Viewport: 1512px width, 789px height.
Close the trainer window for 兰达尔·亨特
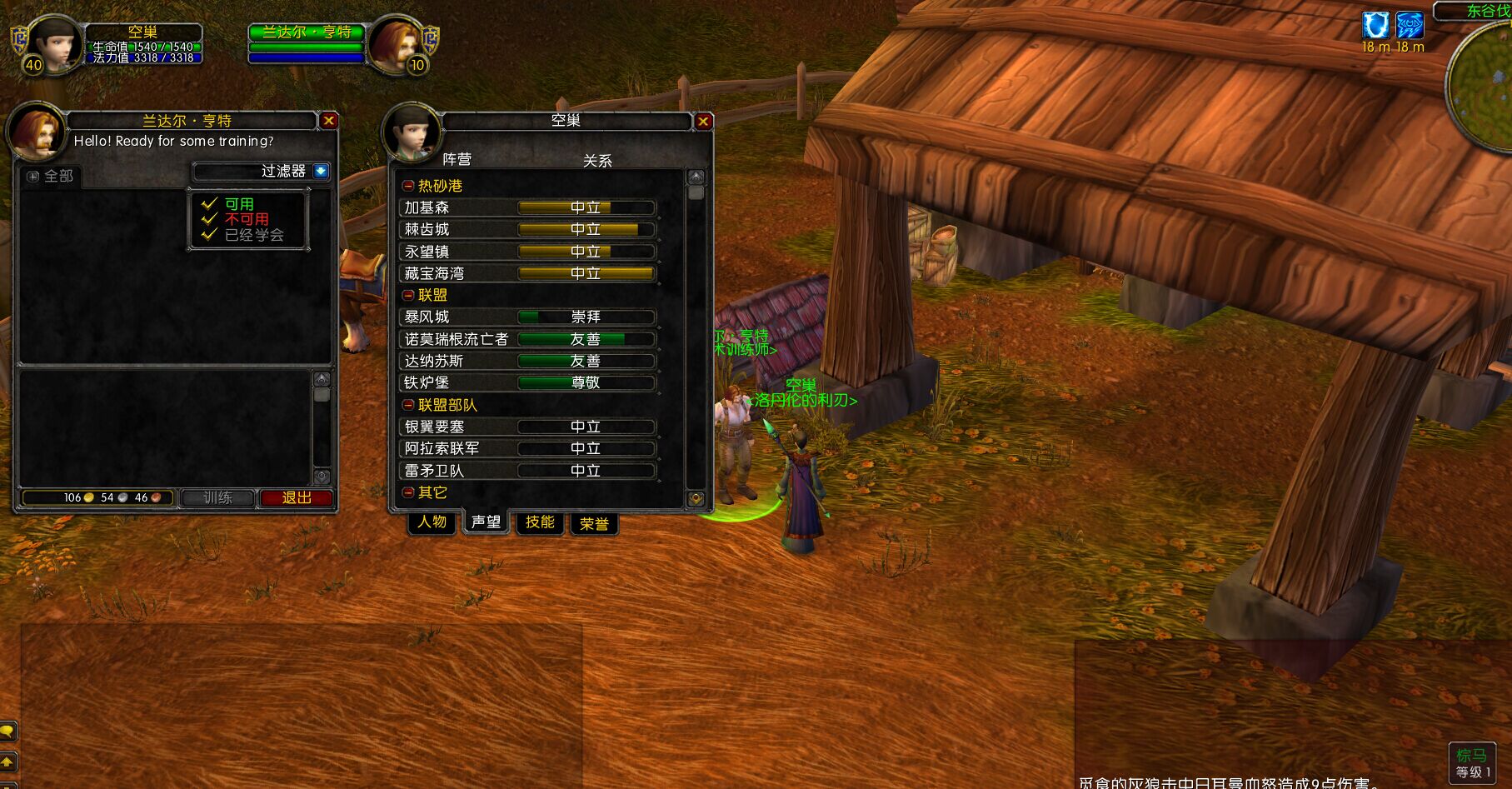329,121
